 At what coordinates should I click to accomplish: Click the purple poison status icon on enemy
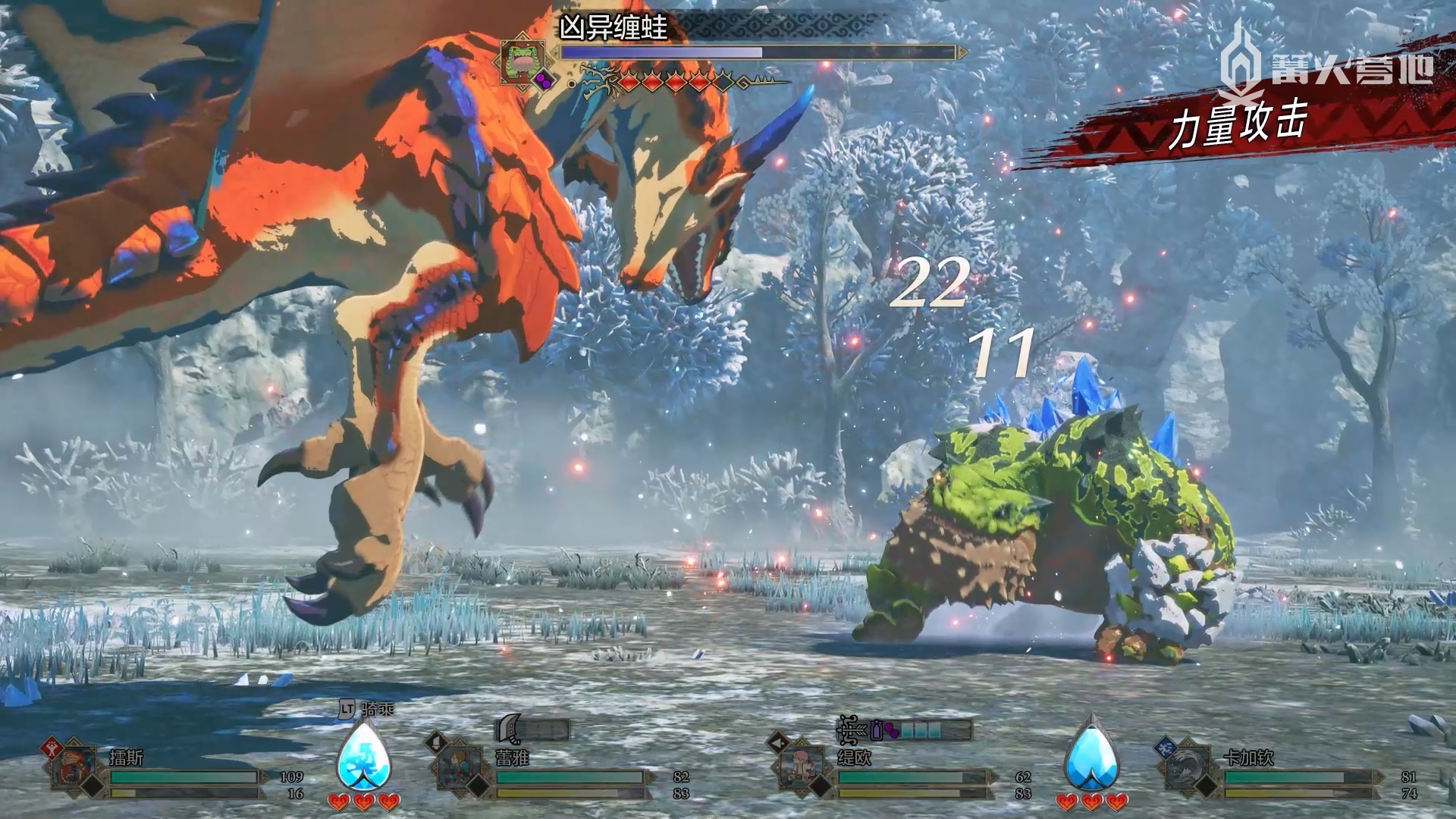click(x=544, y=80)
